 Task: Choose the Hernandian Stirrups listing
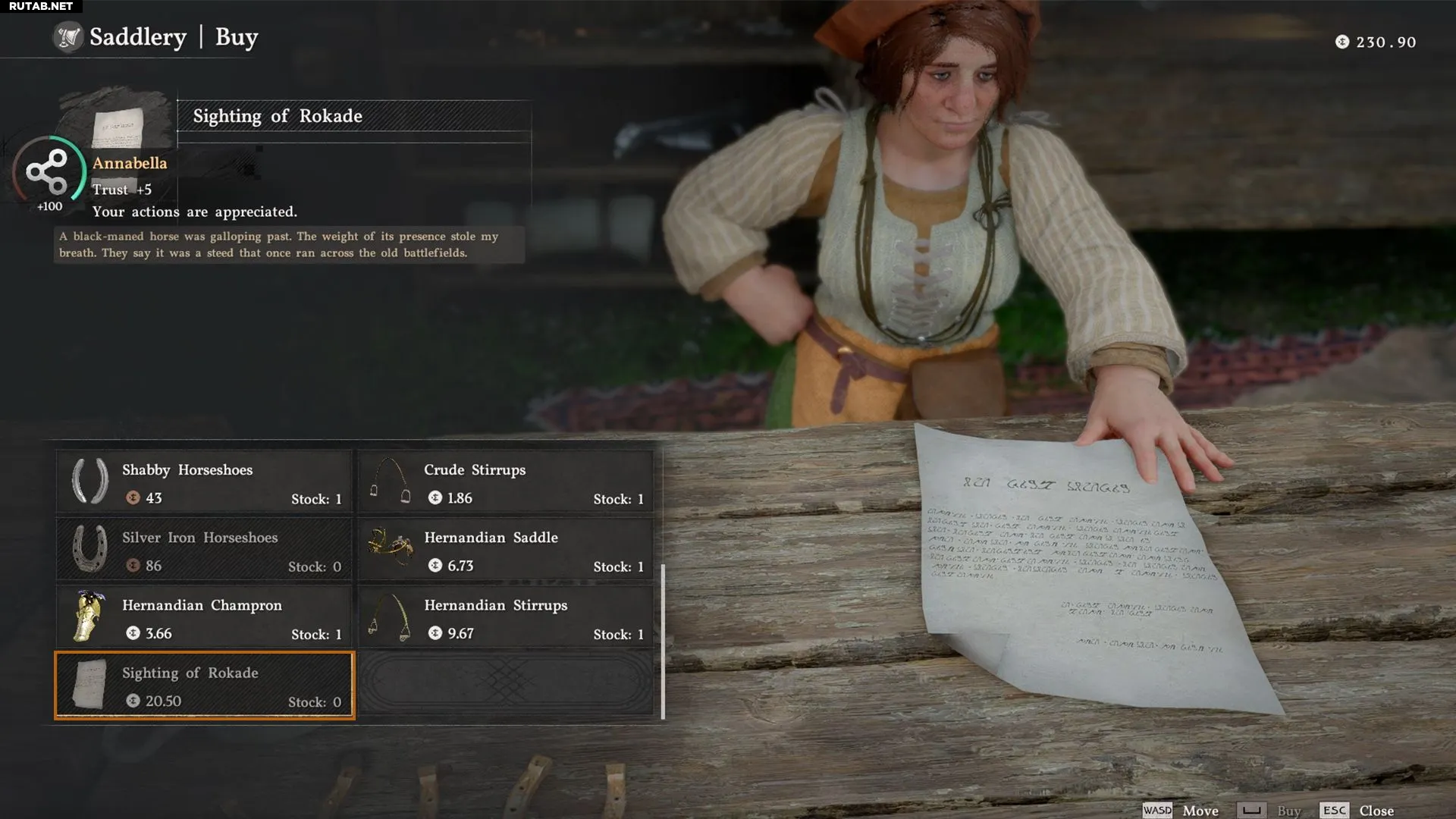[506, 617]
